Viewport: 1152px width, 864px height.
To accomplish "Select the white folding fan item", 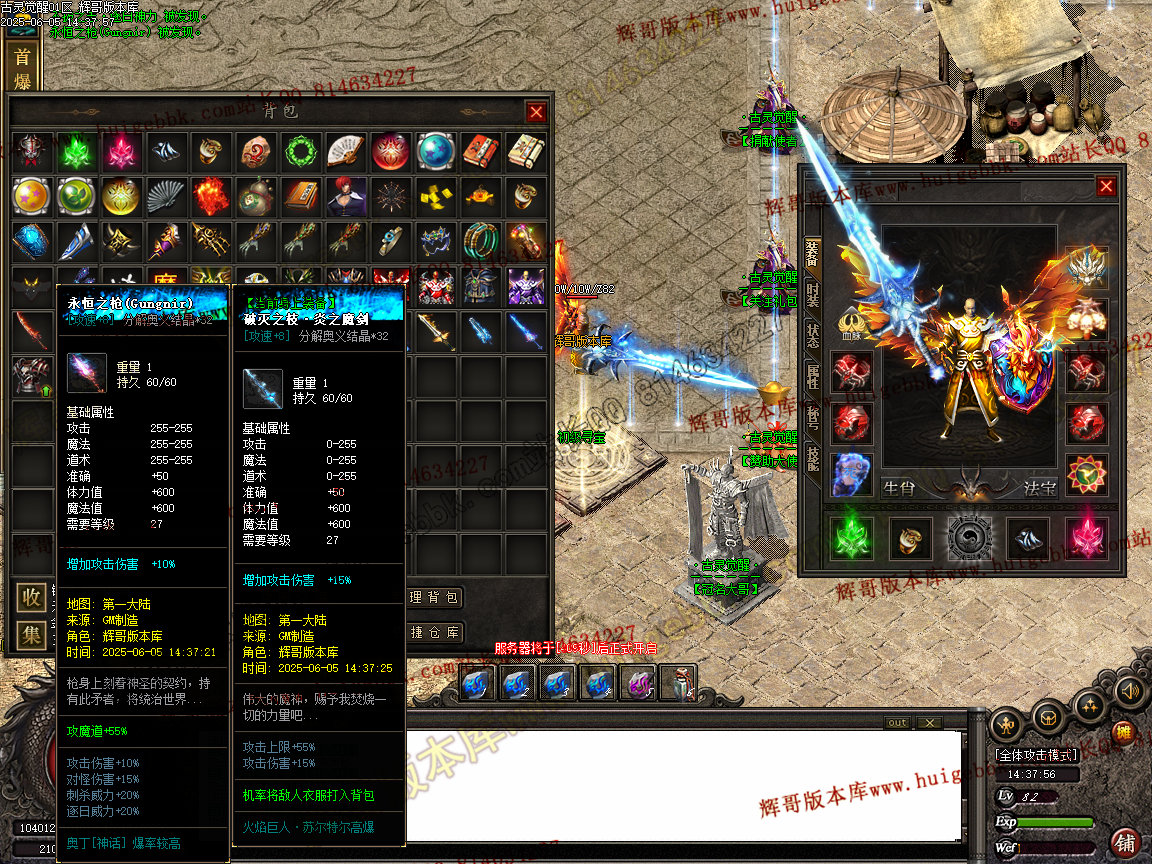I will [343, 152].
